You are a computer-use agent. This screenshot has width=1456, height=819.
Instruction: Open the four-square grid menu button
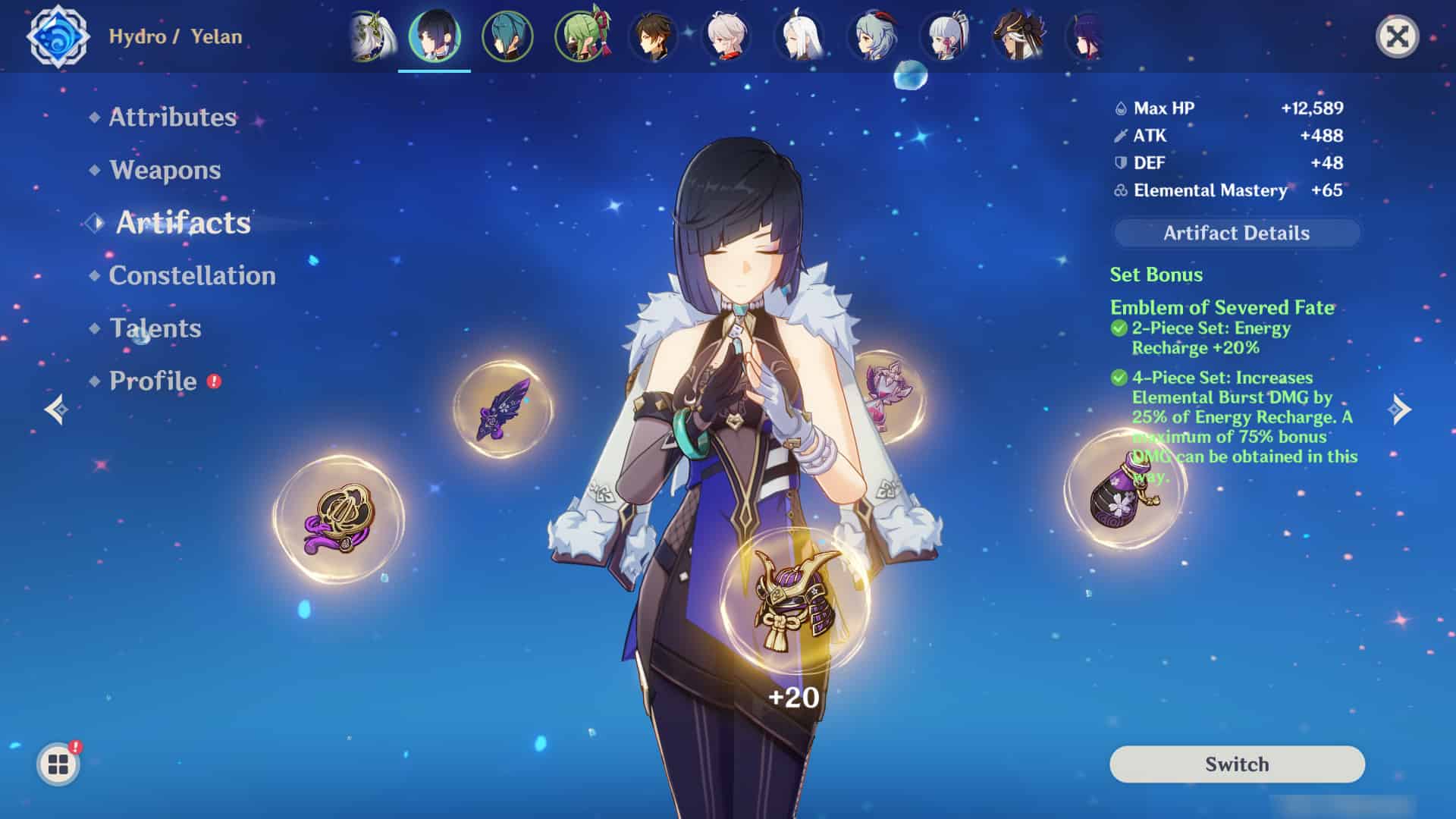[58, 764]
